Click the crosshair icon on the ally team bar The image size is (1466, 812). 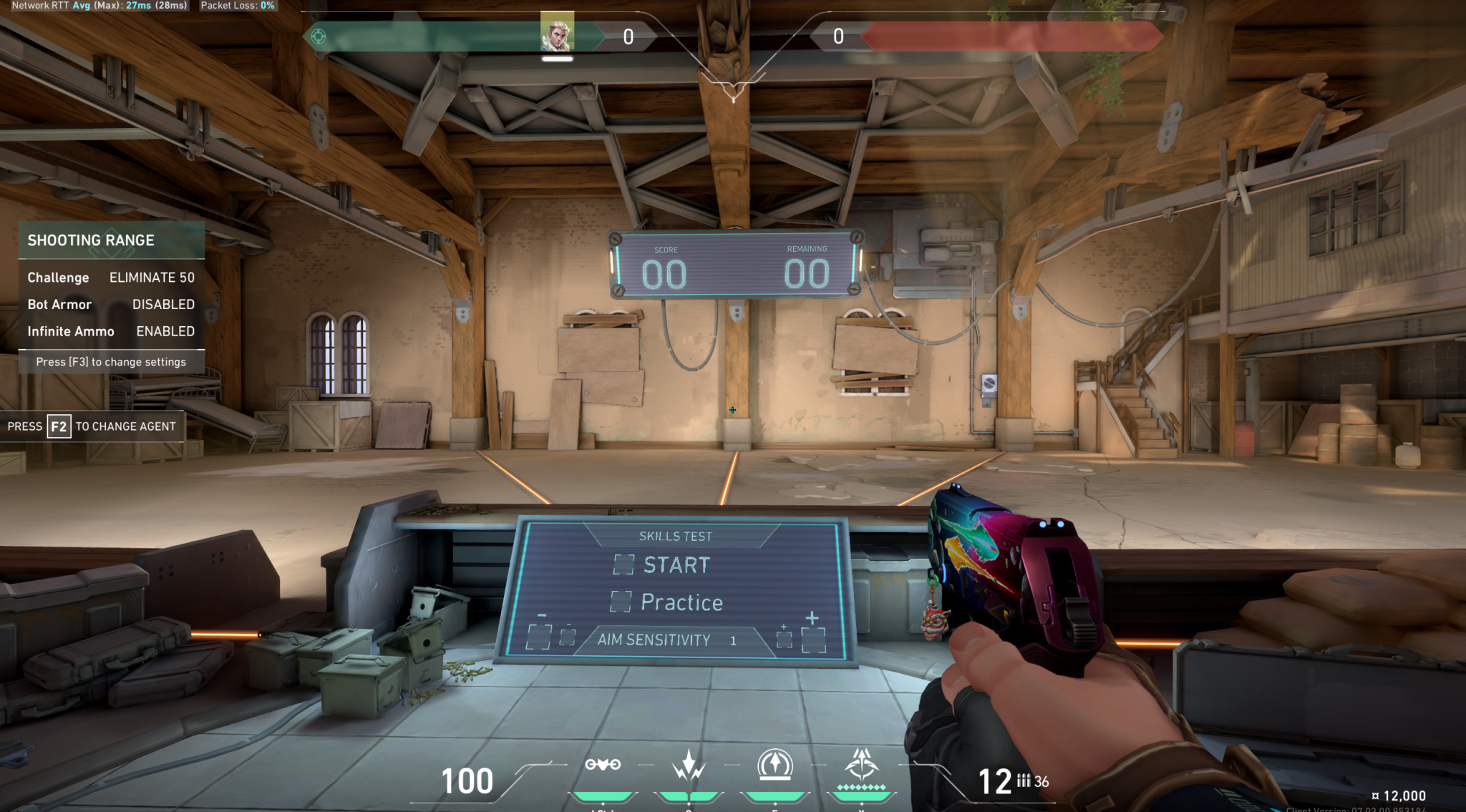click(318, 34)
